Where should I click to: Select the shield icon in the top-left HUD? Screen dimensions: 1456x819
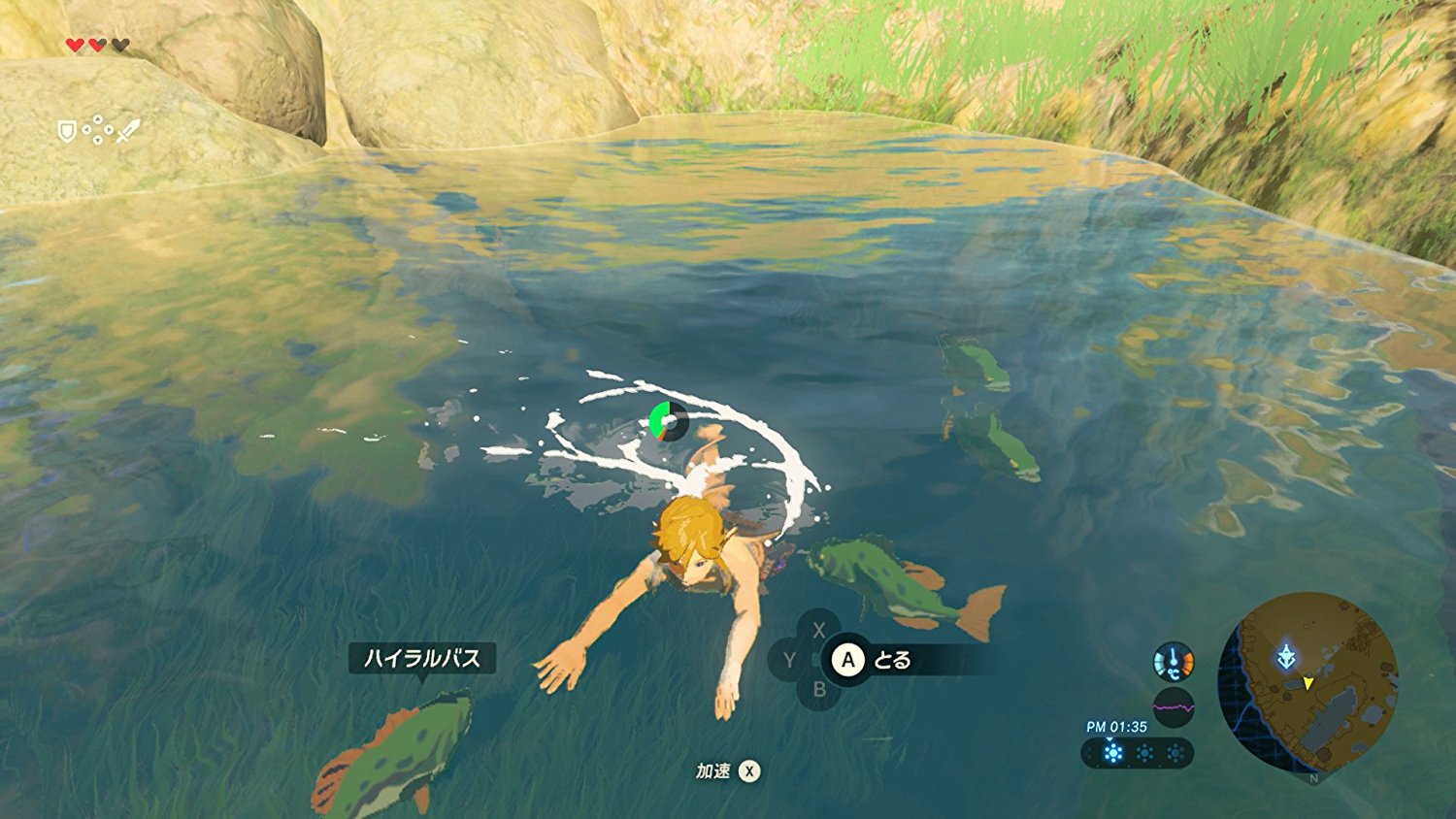67,132
